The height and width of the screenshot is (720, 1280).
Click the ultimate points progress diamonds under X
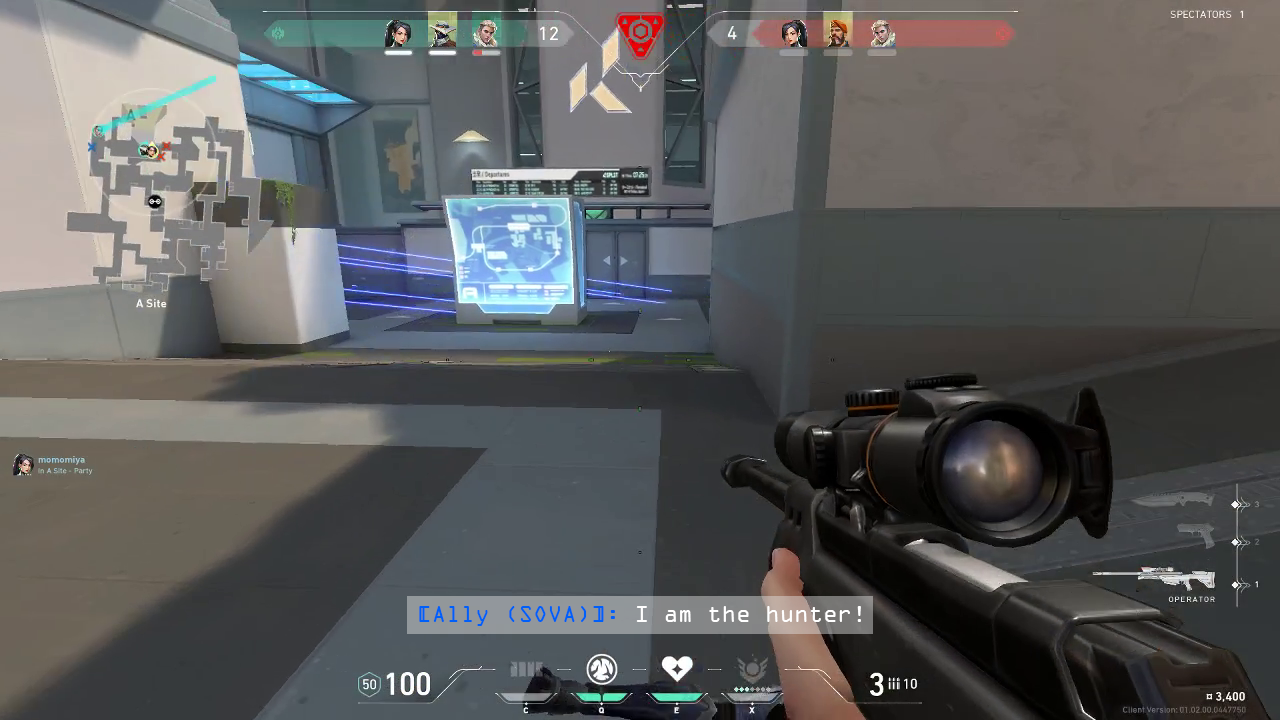pyautogui.click(x=752, y=689)
